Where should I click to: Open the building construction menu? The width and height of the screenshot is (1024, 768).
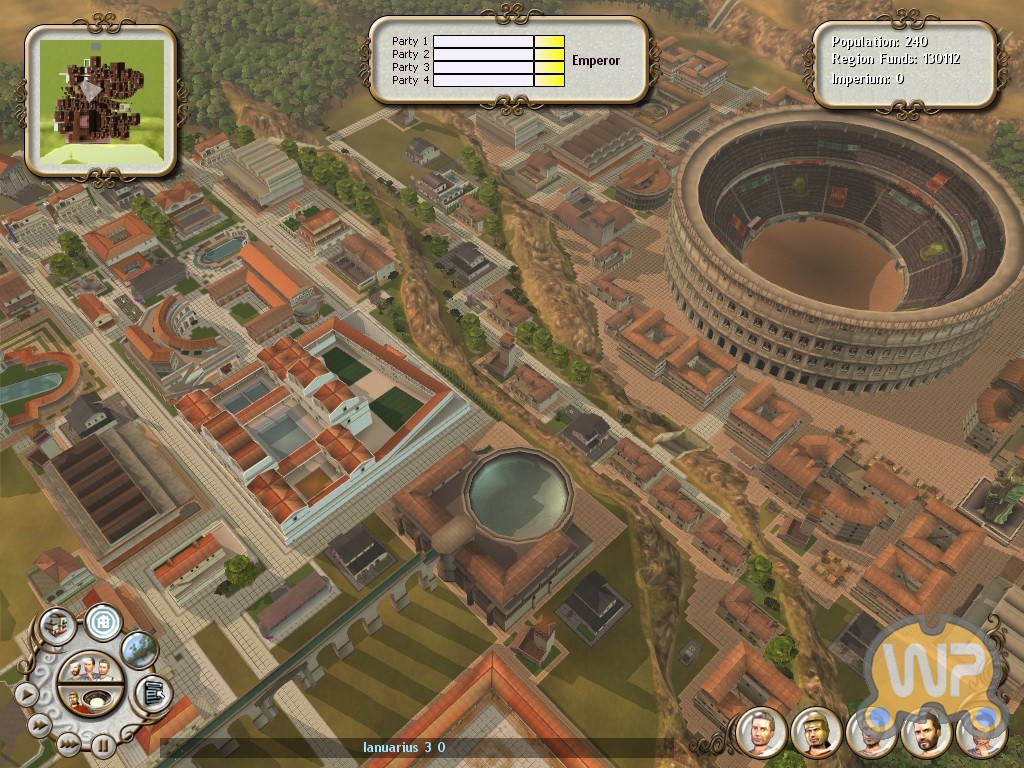(55, 626)
